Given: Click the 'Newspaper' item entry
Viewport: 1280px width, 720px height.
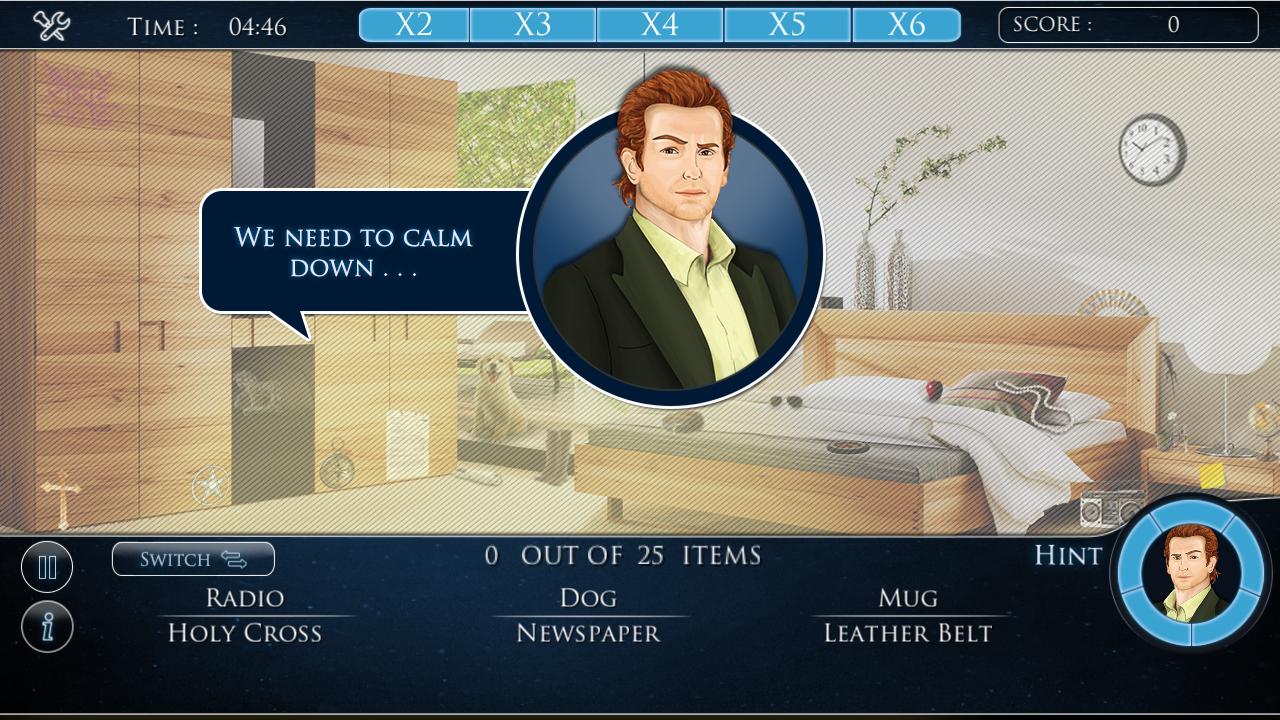Looking at the screenshot, I should [x=588, y=632].
